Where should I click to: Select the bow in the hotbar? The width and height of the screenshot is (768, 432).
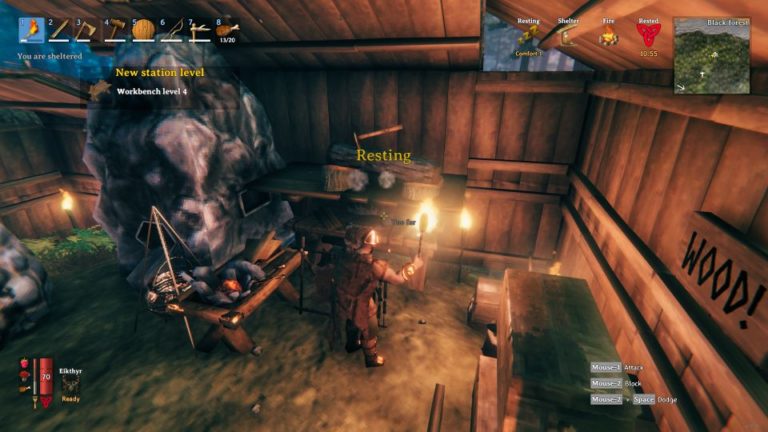click(x=172, y=30)
